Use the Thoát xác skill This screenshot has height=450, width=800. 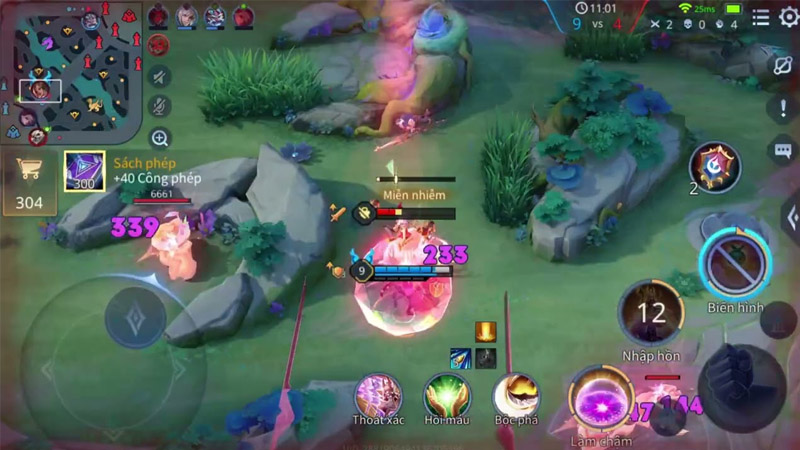378,396
